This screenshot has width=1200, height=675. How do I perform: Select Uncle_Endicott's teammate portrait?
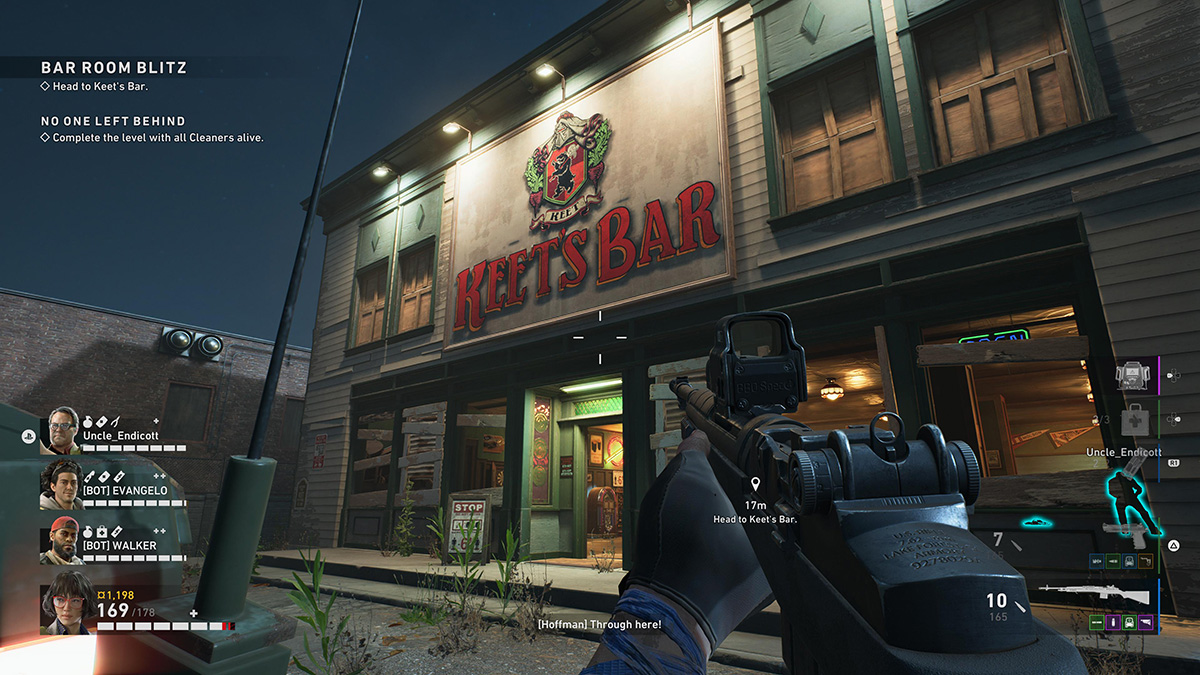point(63,428)
